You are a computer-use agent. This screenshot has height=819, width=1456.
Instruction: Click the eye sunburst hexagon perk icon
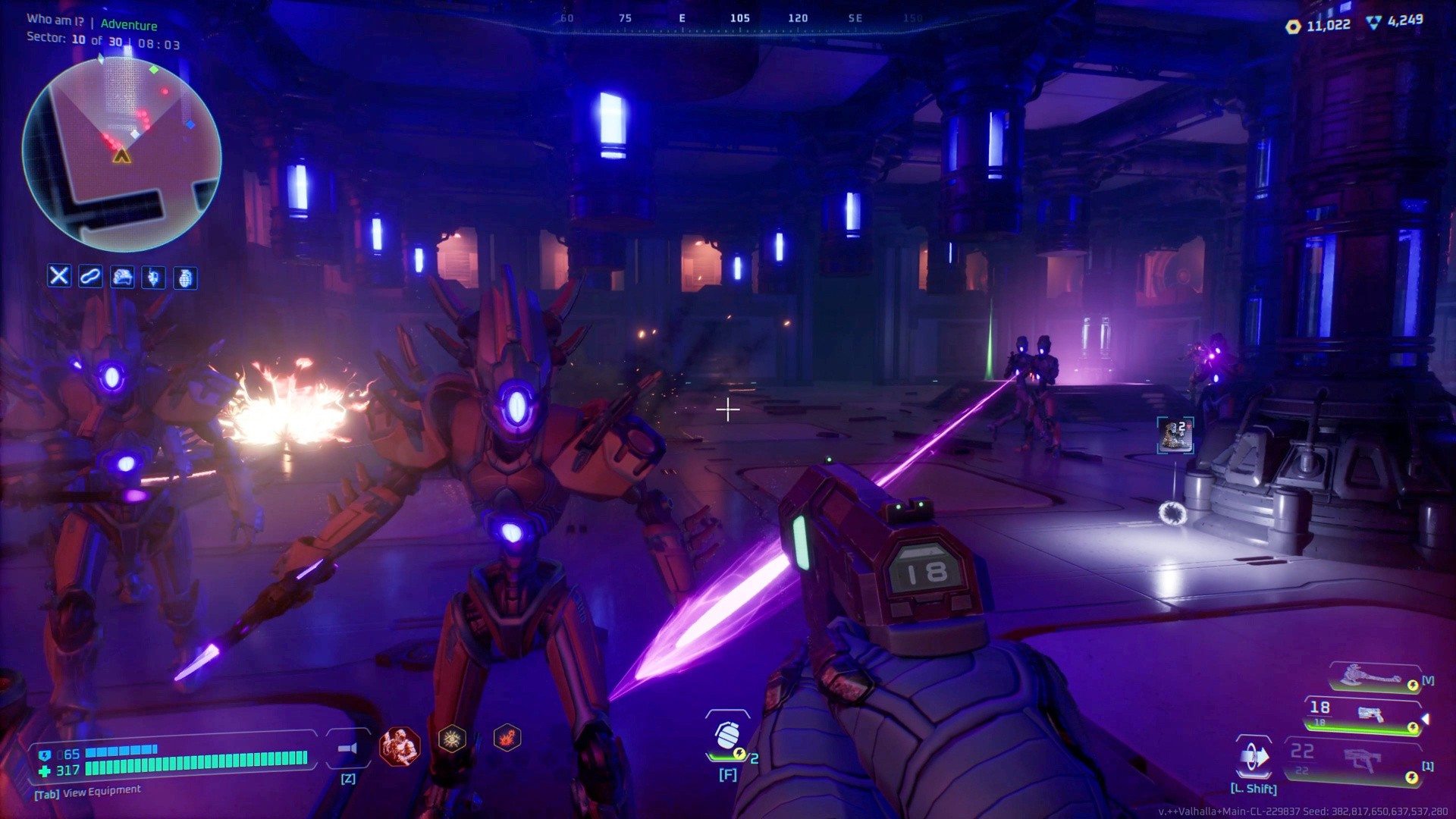(x=452, y=739)
